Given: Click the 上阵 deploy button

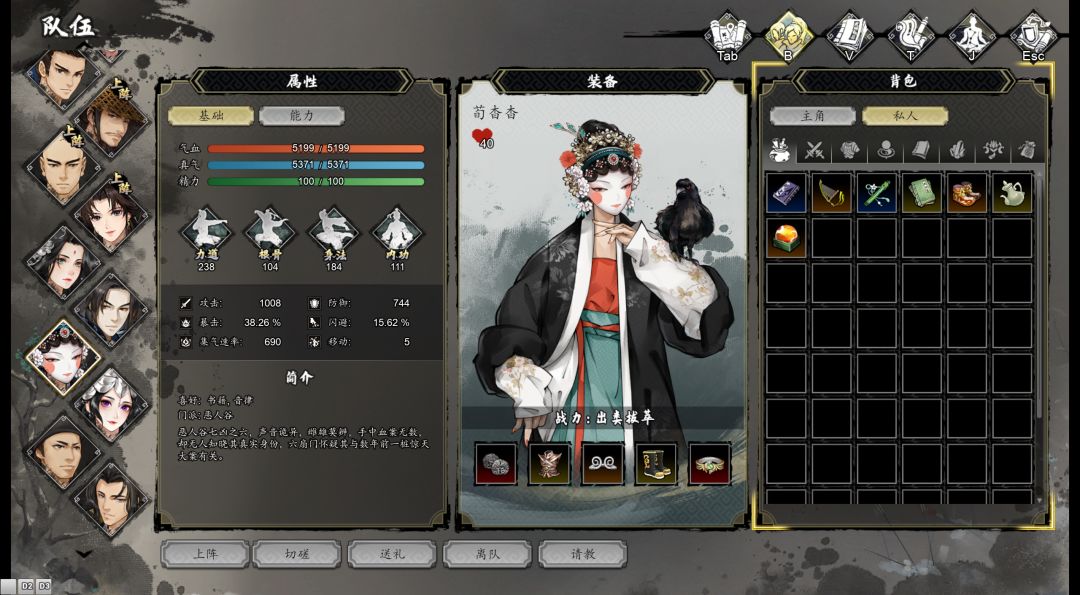Looking at the screenshot, I should point(205,554).
